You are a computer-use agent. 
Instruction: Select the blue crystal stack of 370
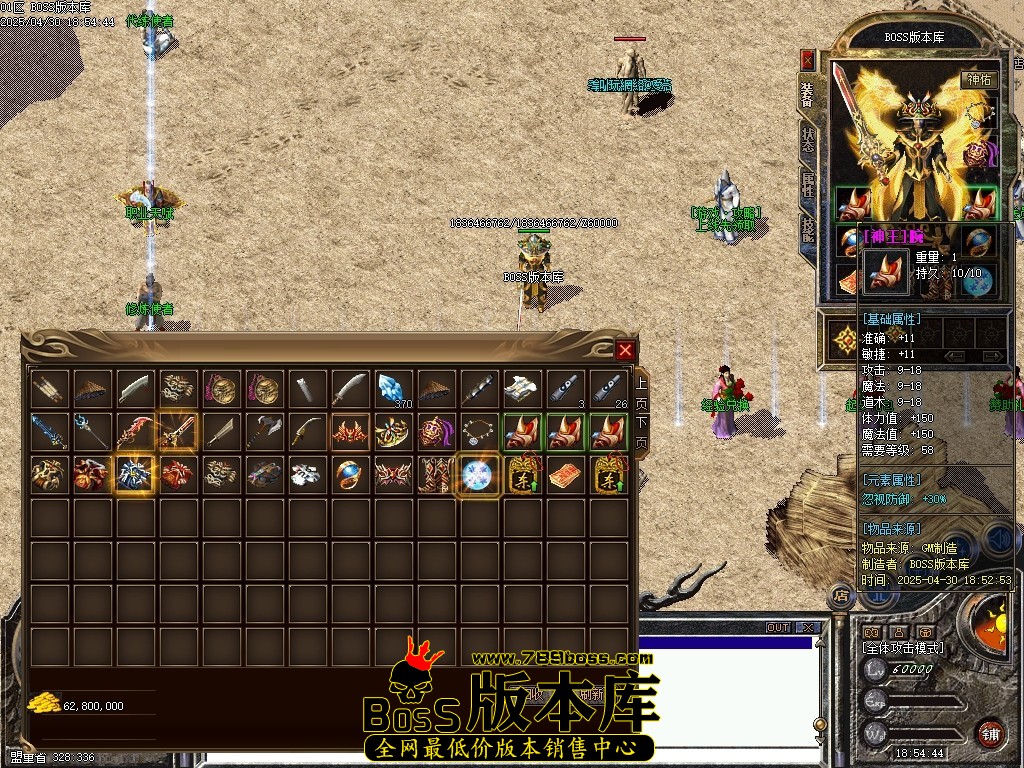pyautogui.click(x=393, y=388)
